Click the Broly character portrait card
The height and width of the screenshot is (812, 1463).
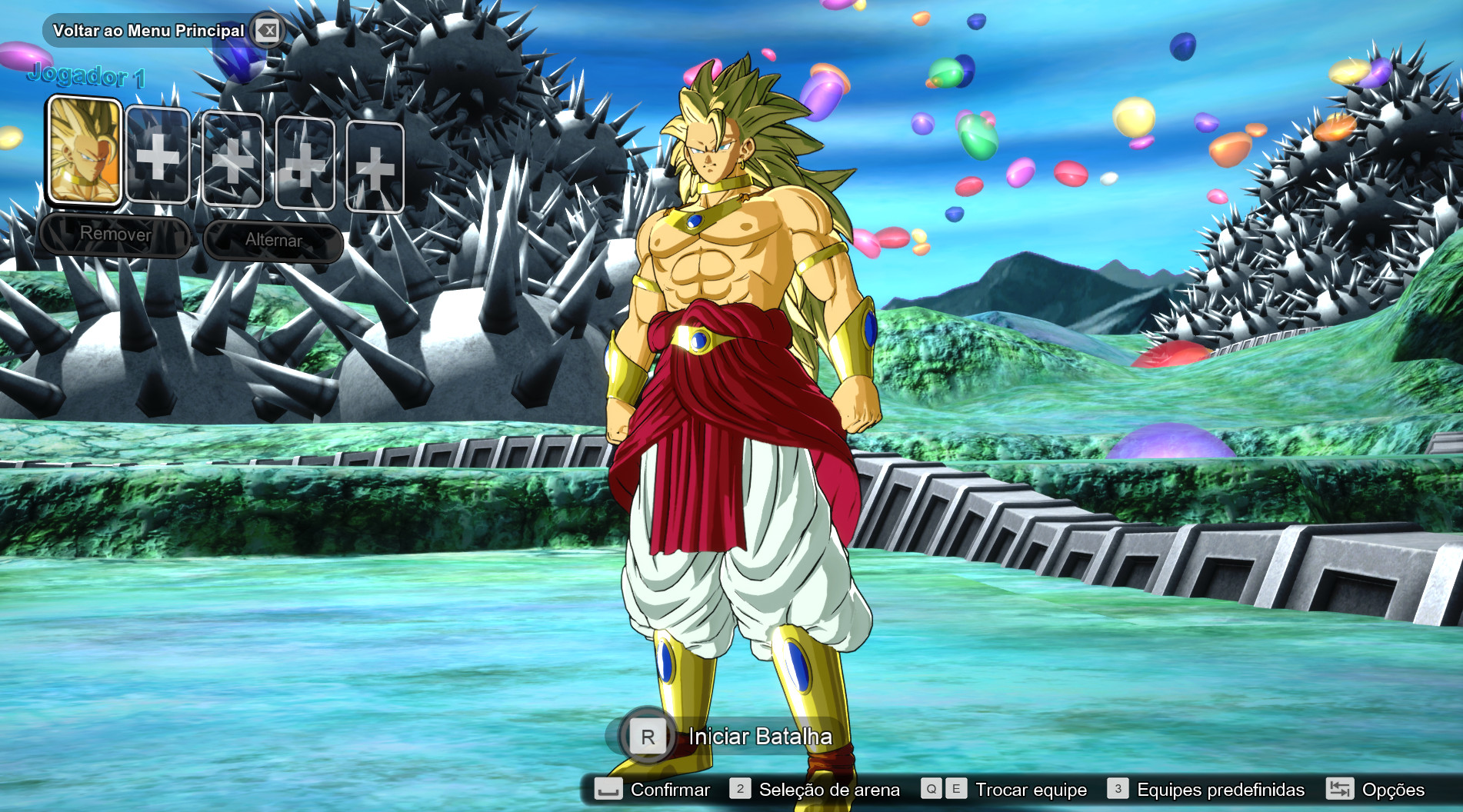[84, 151]
